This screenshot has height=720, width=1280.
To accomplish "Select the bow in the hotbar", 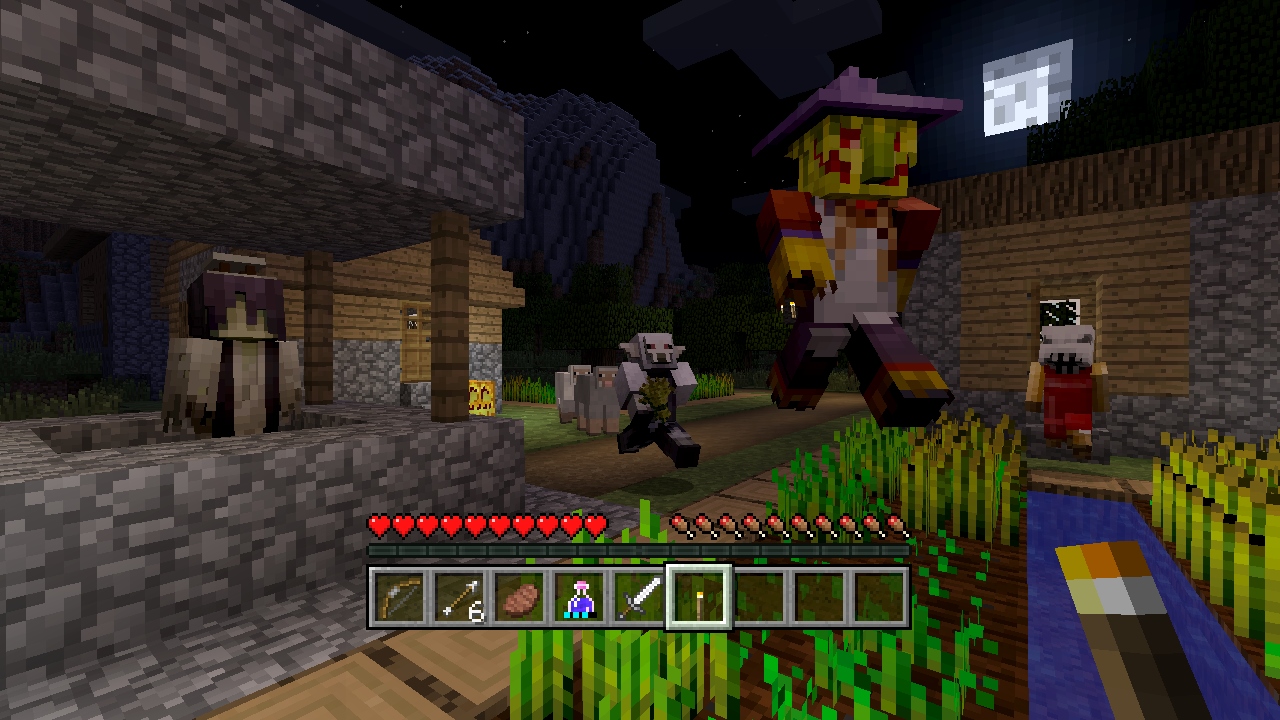I will coord(396,595).
